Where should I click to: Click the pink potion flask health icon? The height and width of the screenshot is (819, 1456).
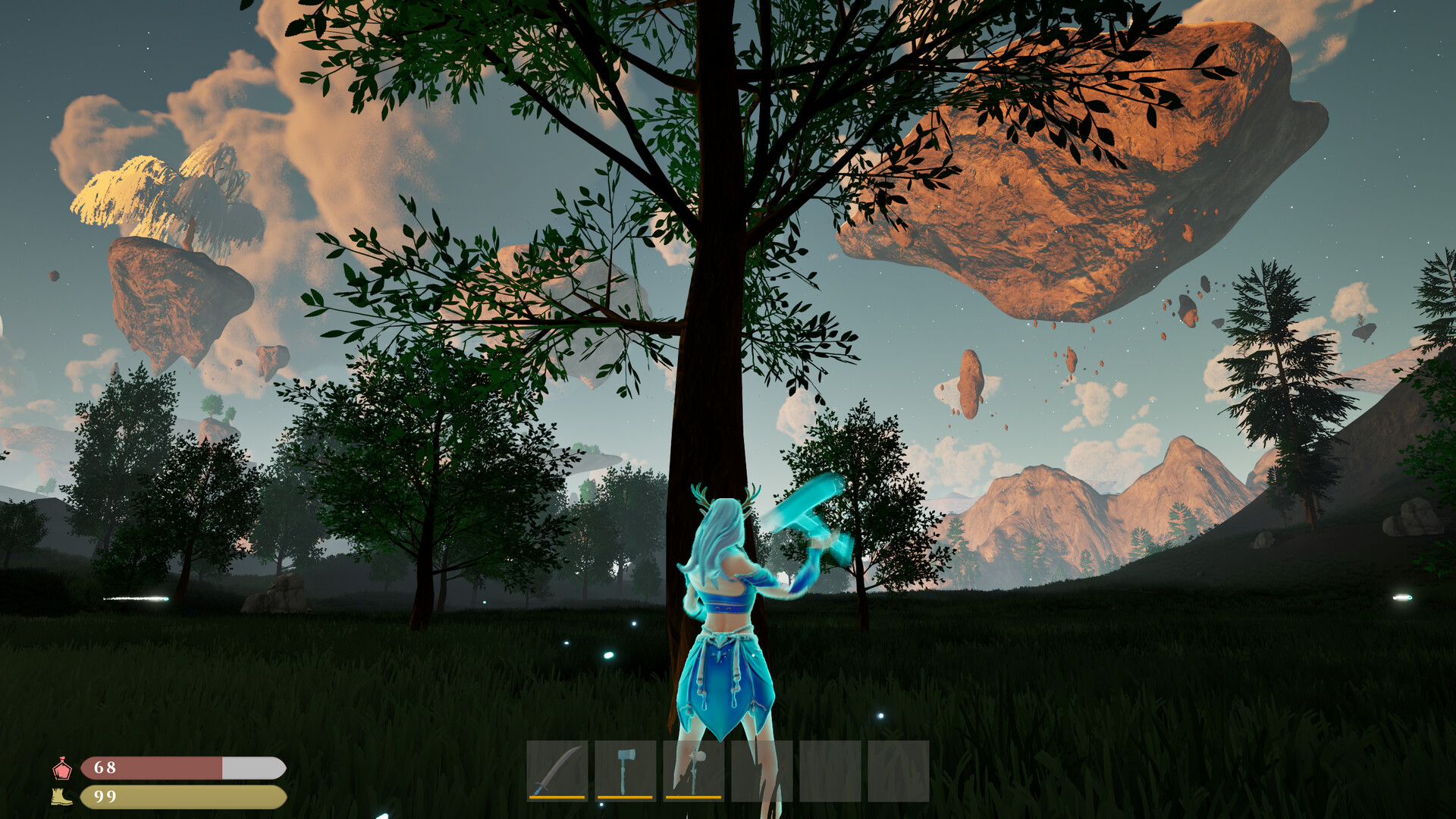64,769
